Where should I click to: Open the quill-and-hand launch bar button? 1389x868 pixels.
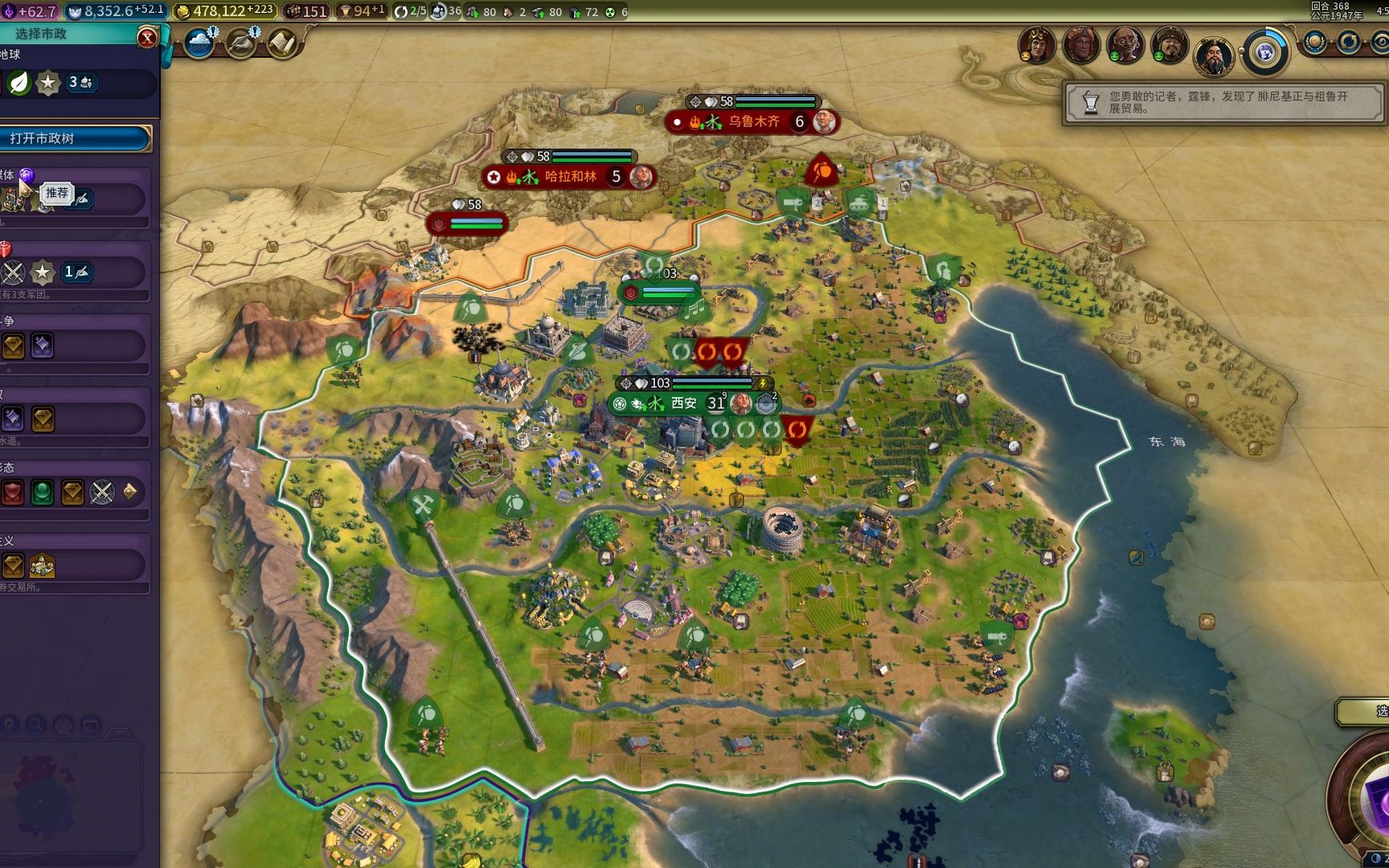pos(240,43)
